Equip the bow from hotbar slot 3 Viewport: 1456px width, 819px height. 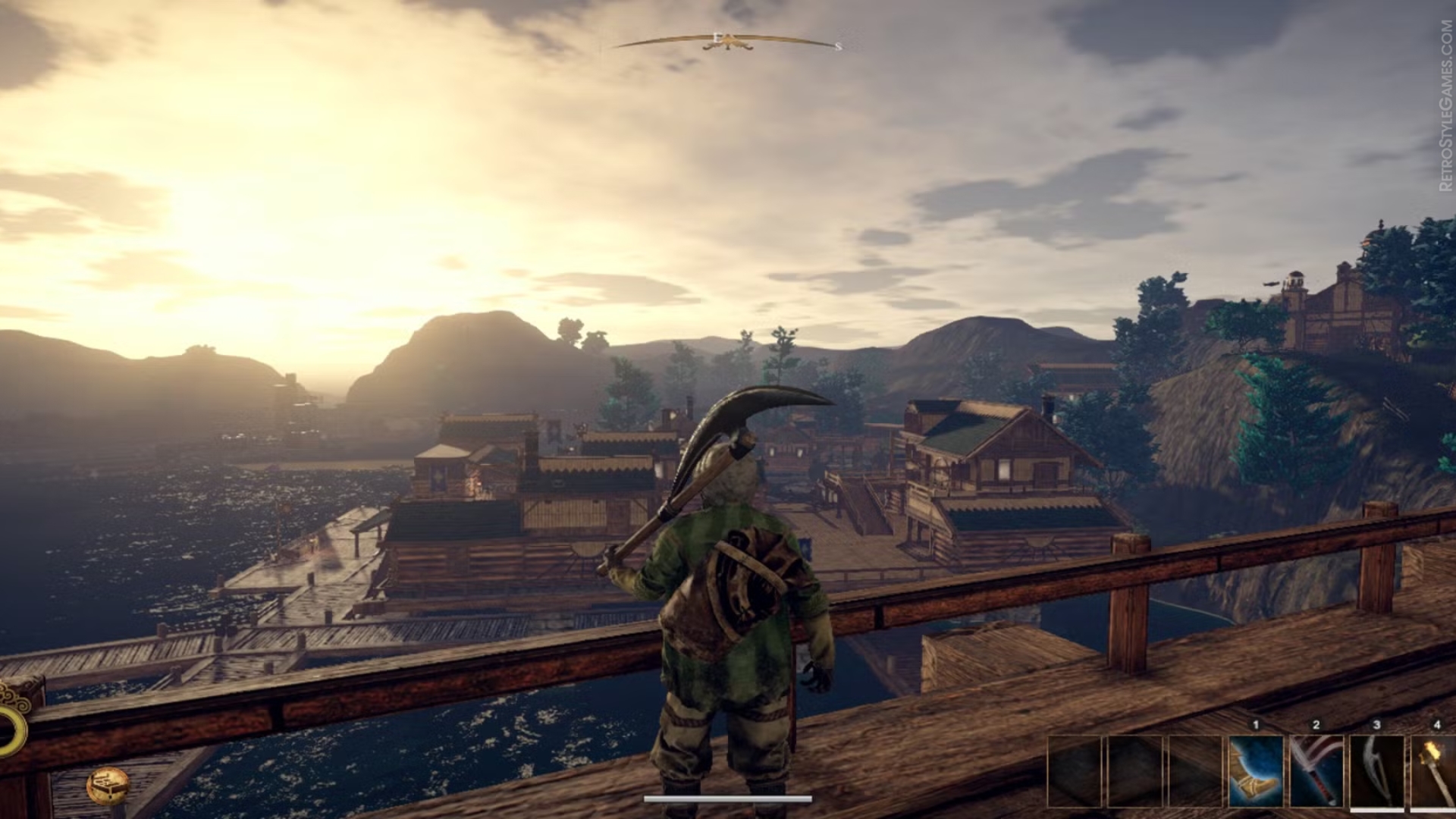coord(1376,771)
